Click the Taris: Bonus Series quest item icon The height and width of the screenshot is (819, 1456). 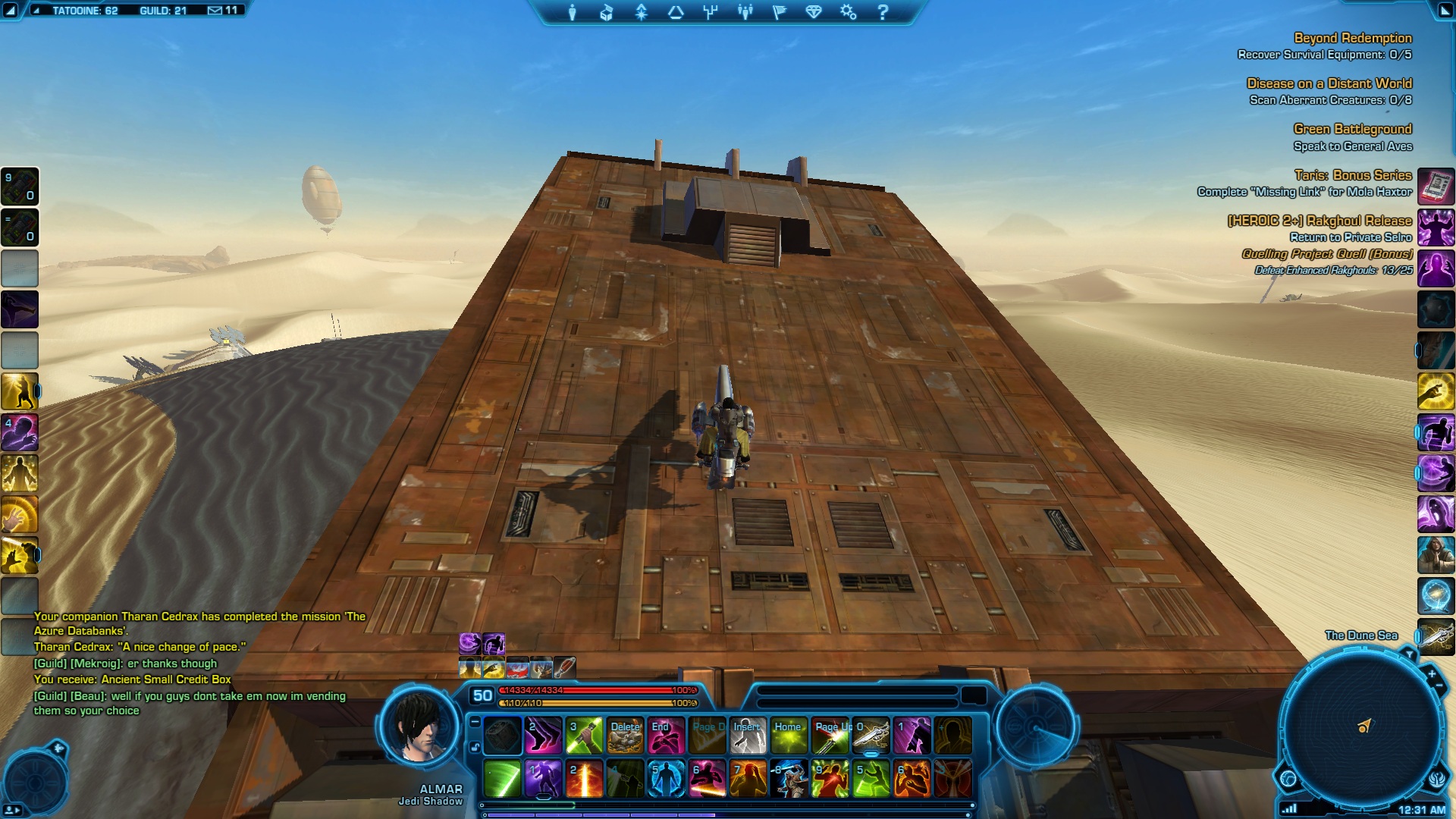1436,186
